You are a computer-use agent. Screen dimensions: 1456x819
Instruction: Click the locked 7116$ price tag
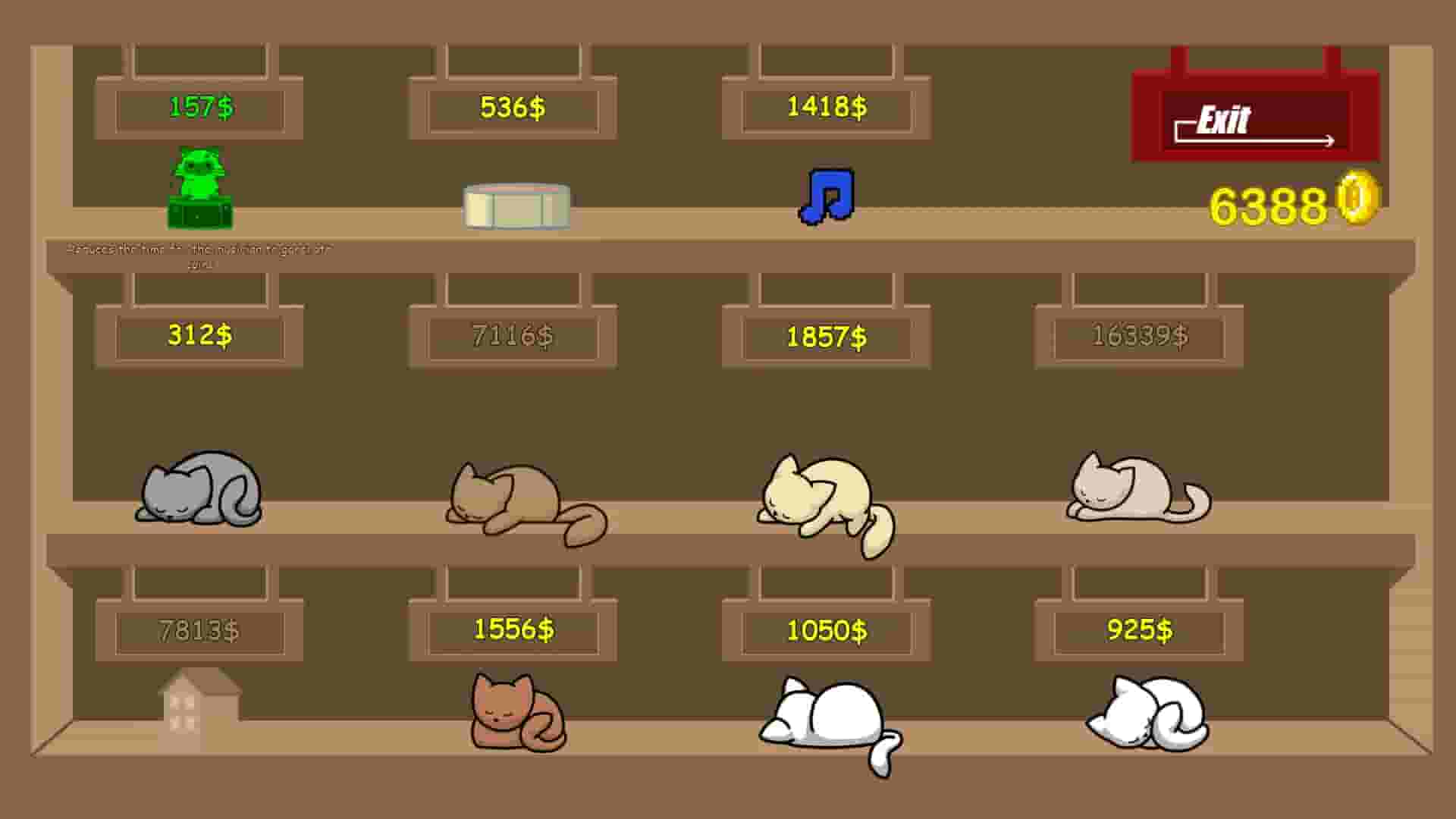(512, 336)
